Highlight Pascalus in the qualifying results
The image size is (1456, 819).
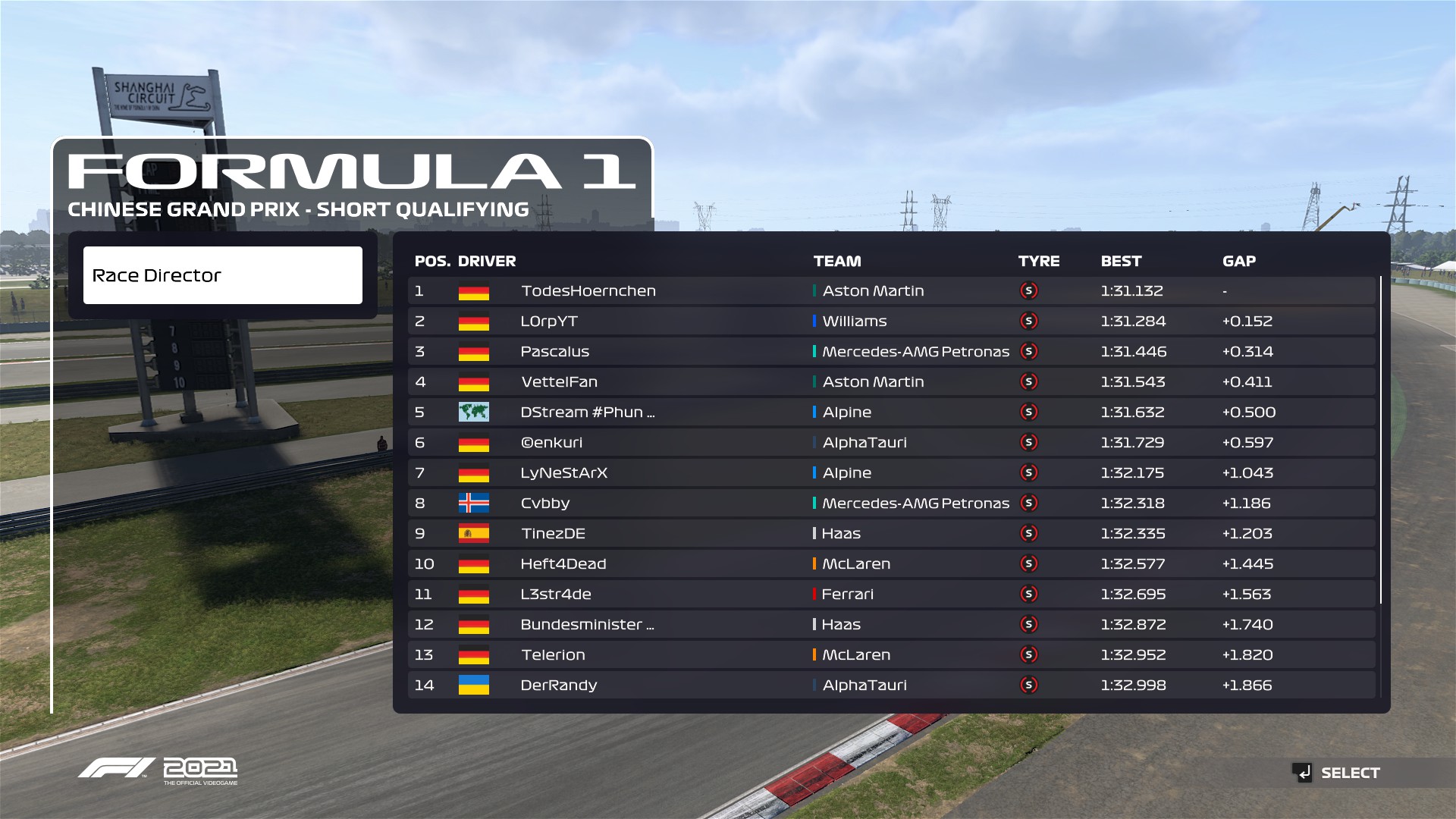(x=554, y=352)
